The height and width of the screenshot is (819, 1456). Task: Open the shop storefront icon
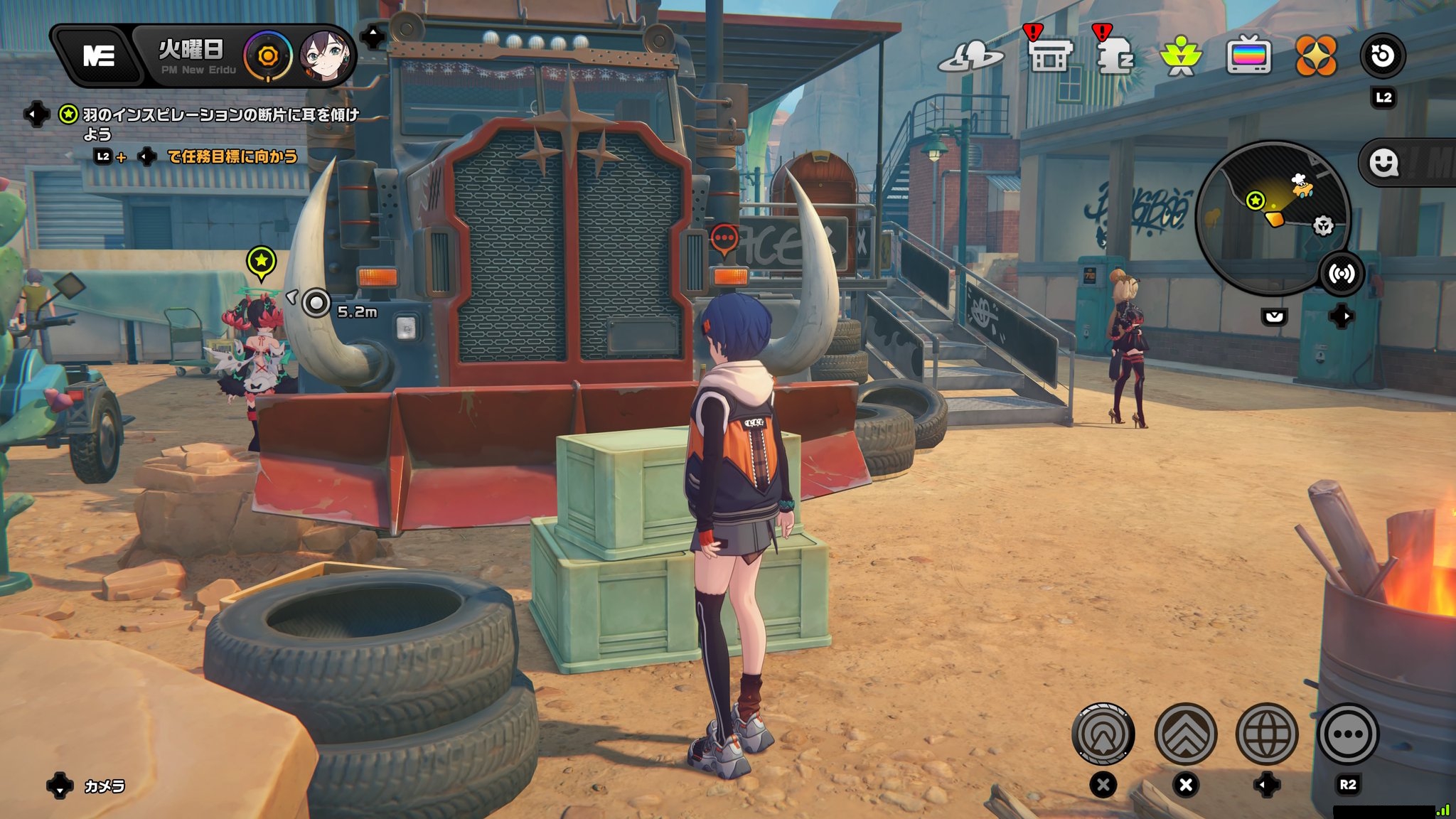1049,57
